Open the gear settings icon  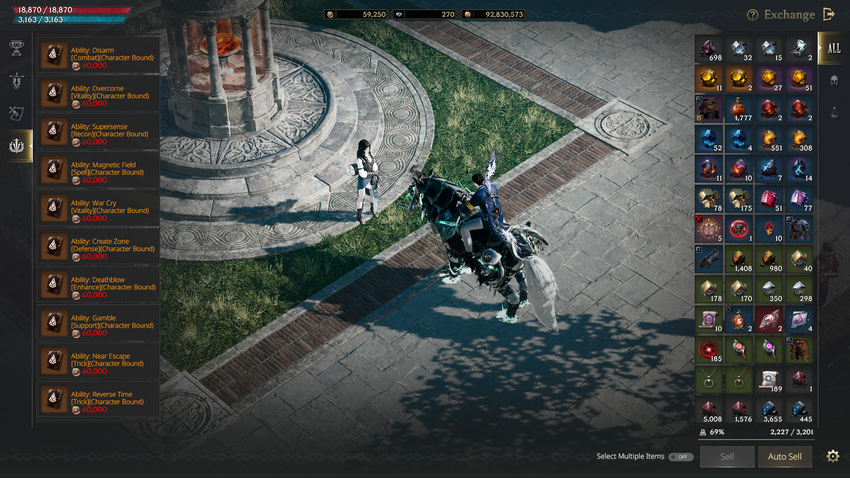tap(833, 457)
